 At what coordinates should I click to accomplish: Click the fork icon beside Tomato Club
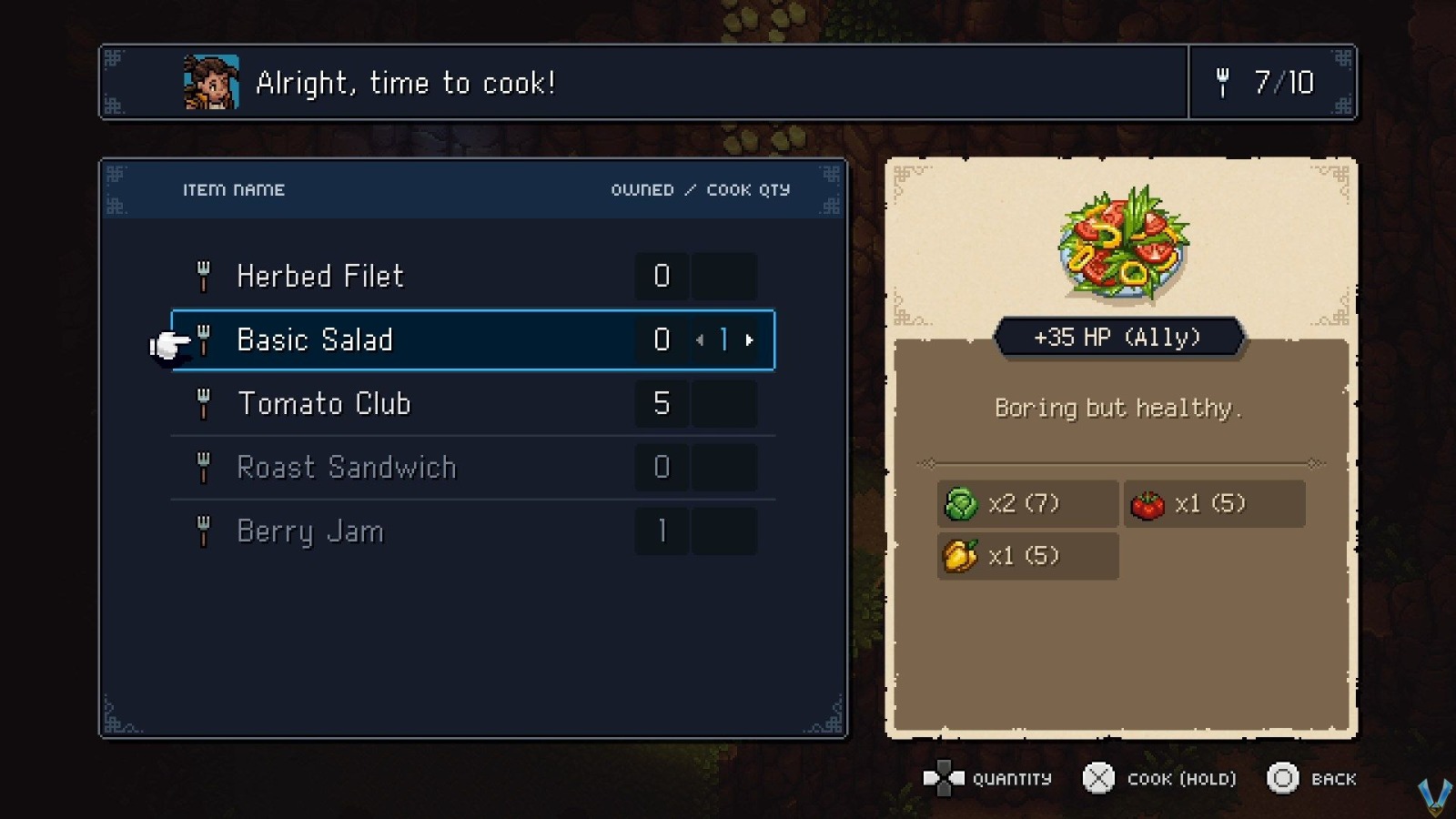pos(204,403)
